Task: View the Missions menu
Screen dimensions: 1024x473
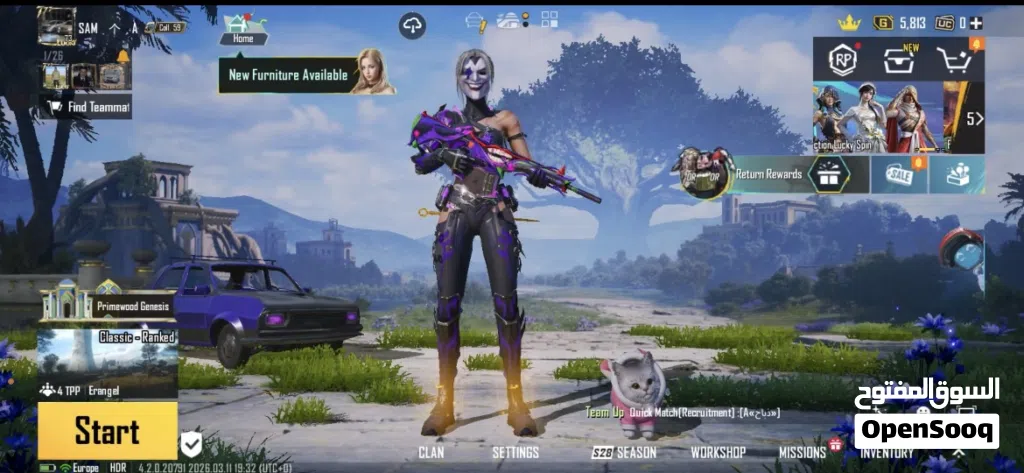Action: 802,453
